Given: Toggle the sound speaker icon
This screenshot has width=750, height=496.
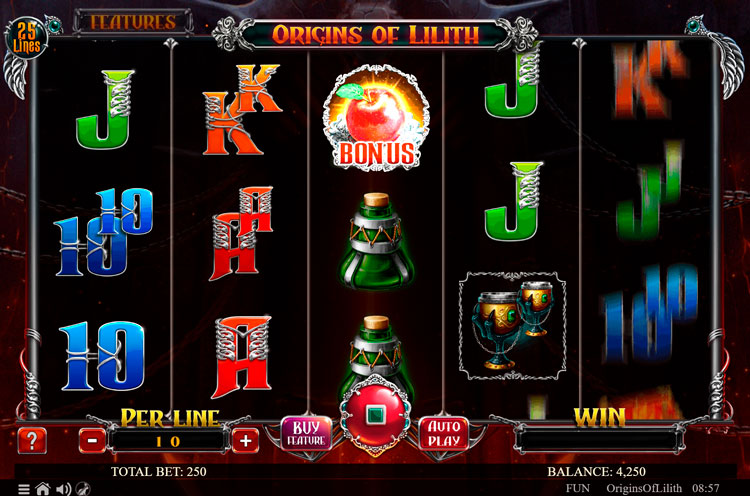Looking at the screenshot, I should [x=62, y=489].
